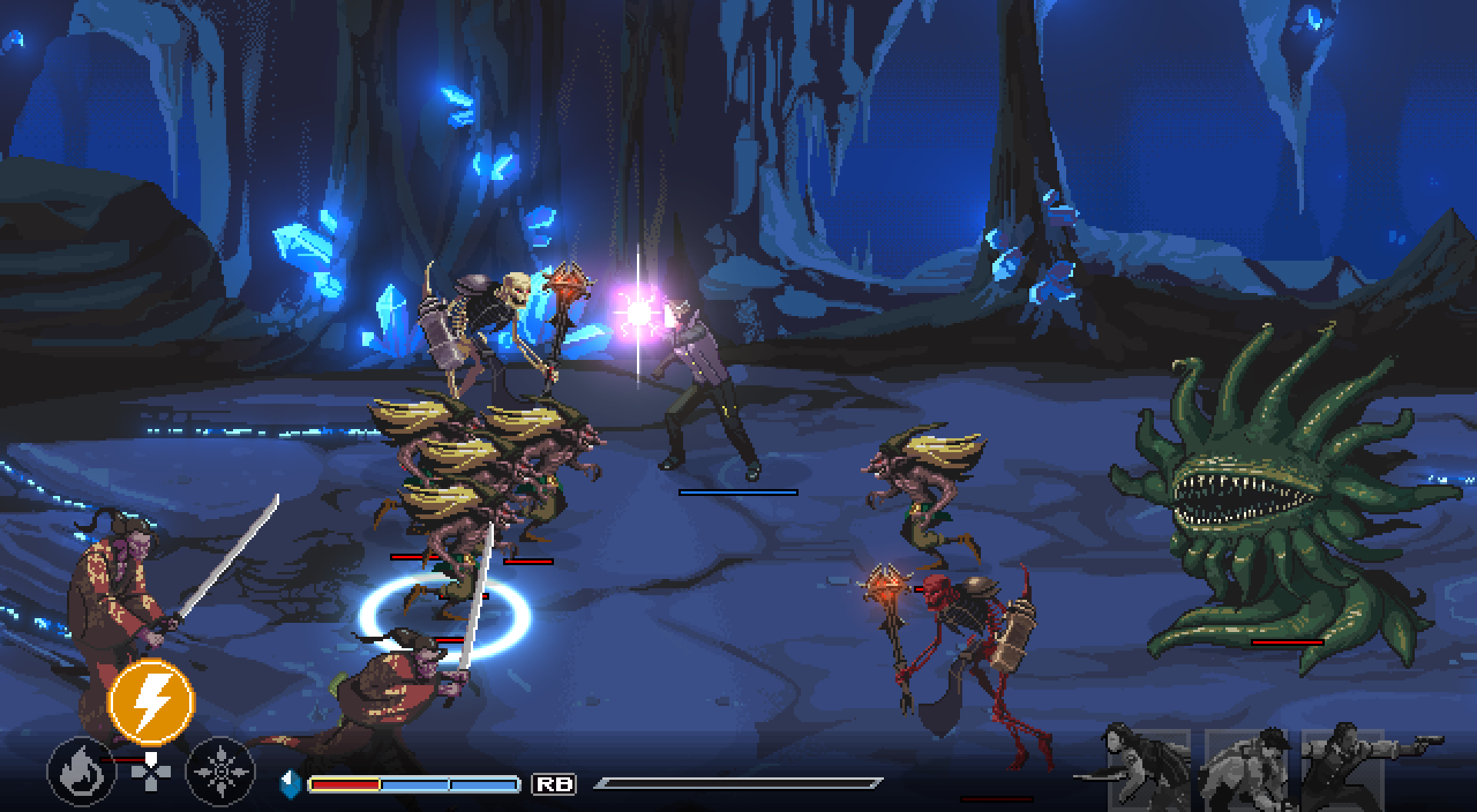Activate the orange lightning bolt ability
The image size is (1477, 812).
pyautogui.click(x=152, y=701)
